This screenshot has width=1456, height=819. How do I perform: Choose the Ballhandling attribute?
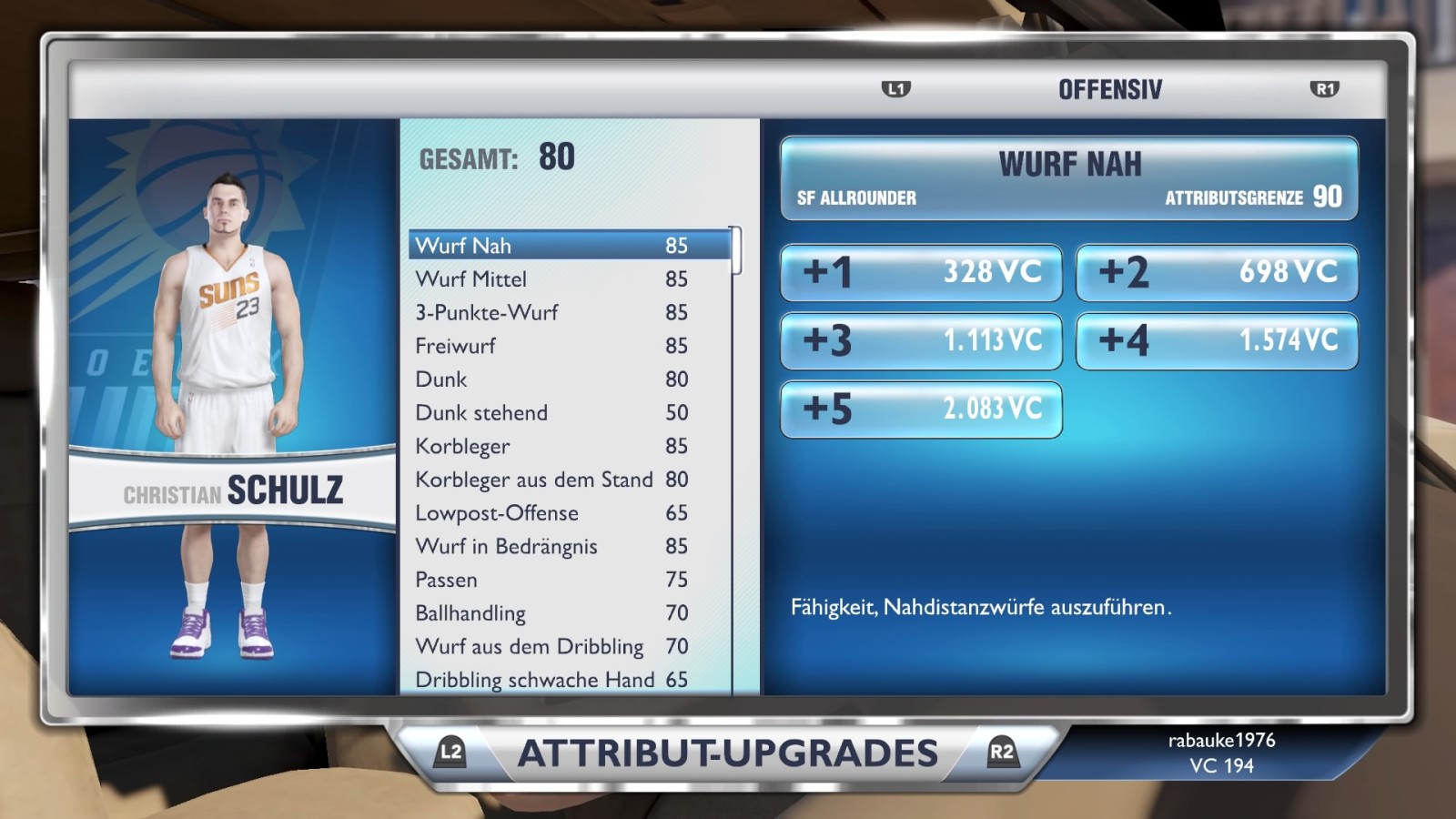click(x=551, y=613)
